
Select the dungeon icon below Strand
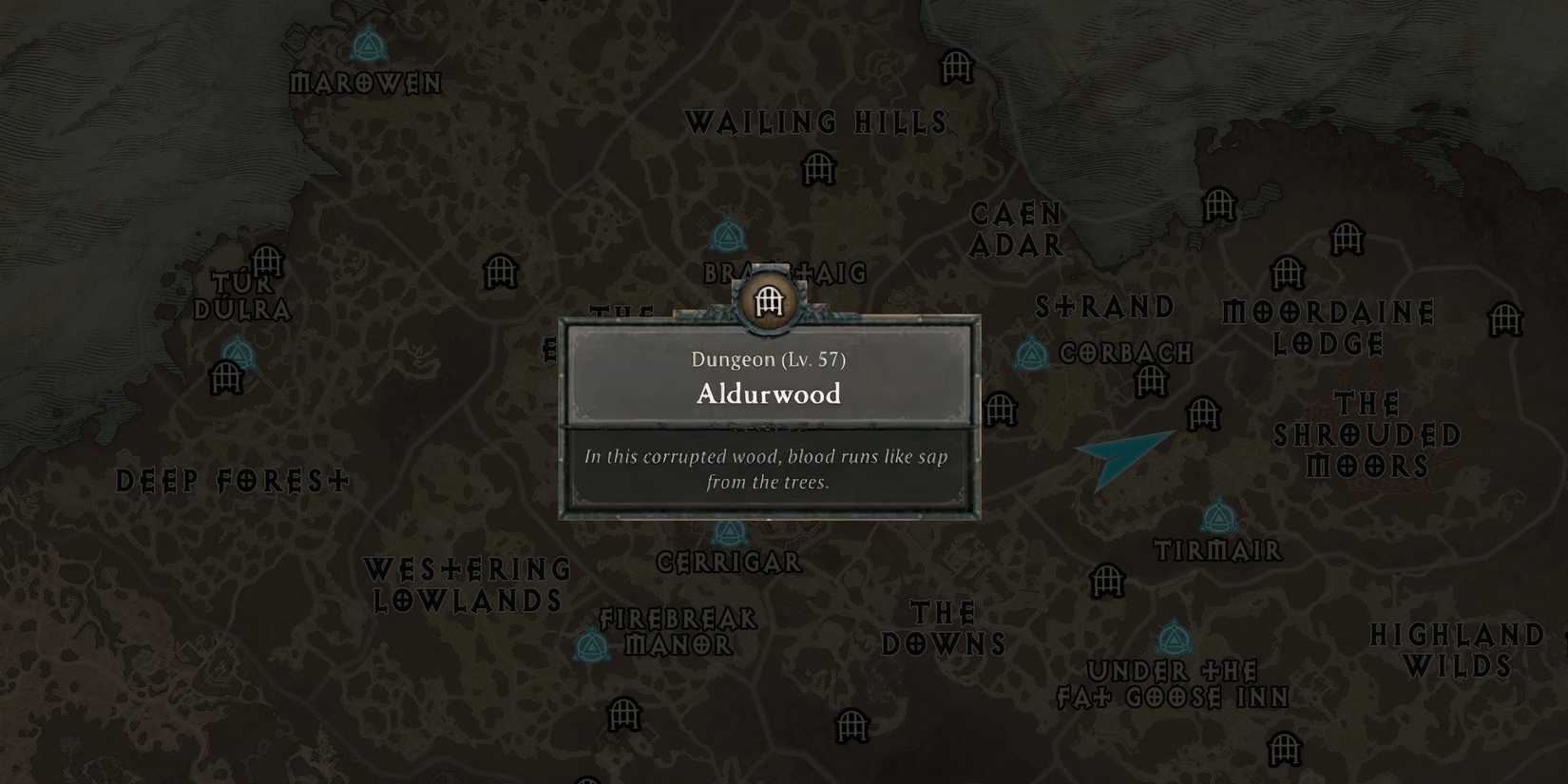click(1154, 382)
